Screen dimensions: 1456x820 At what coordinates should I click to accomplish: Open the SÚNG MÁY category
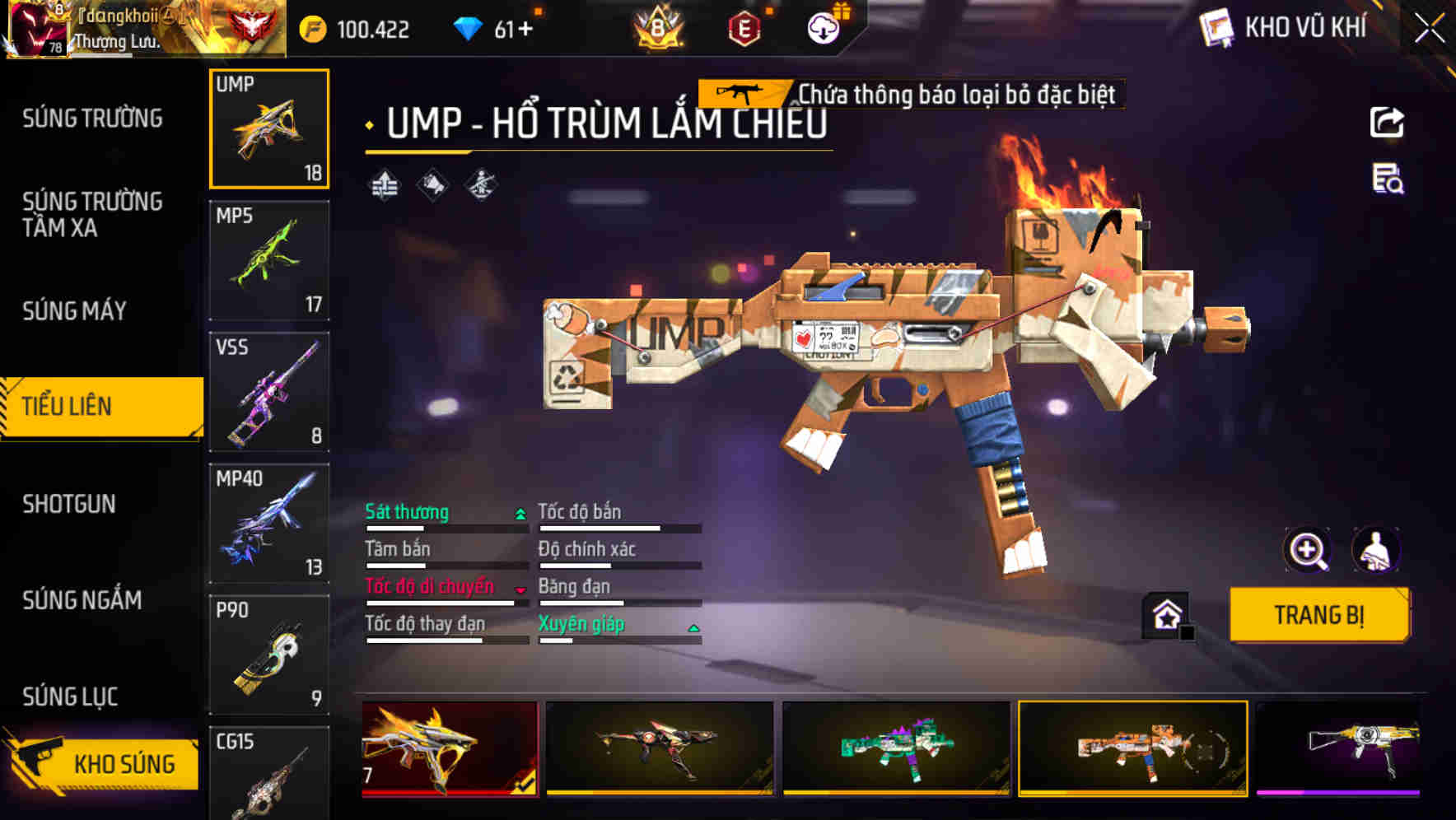click(x=74, y=311)
